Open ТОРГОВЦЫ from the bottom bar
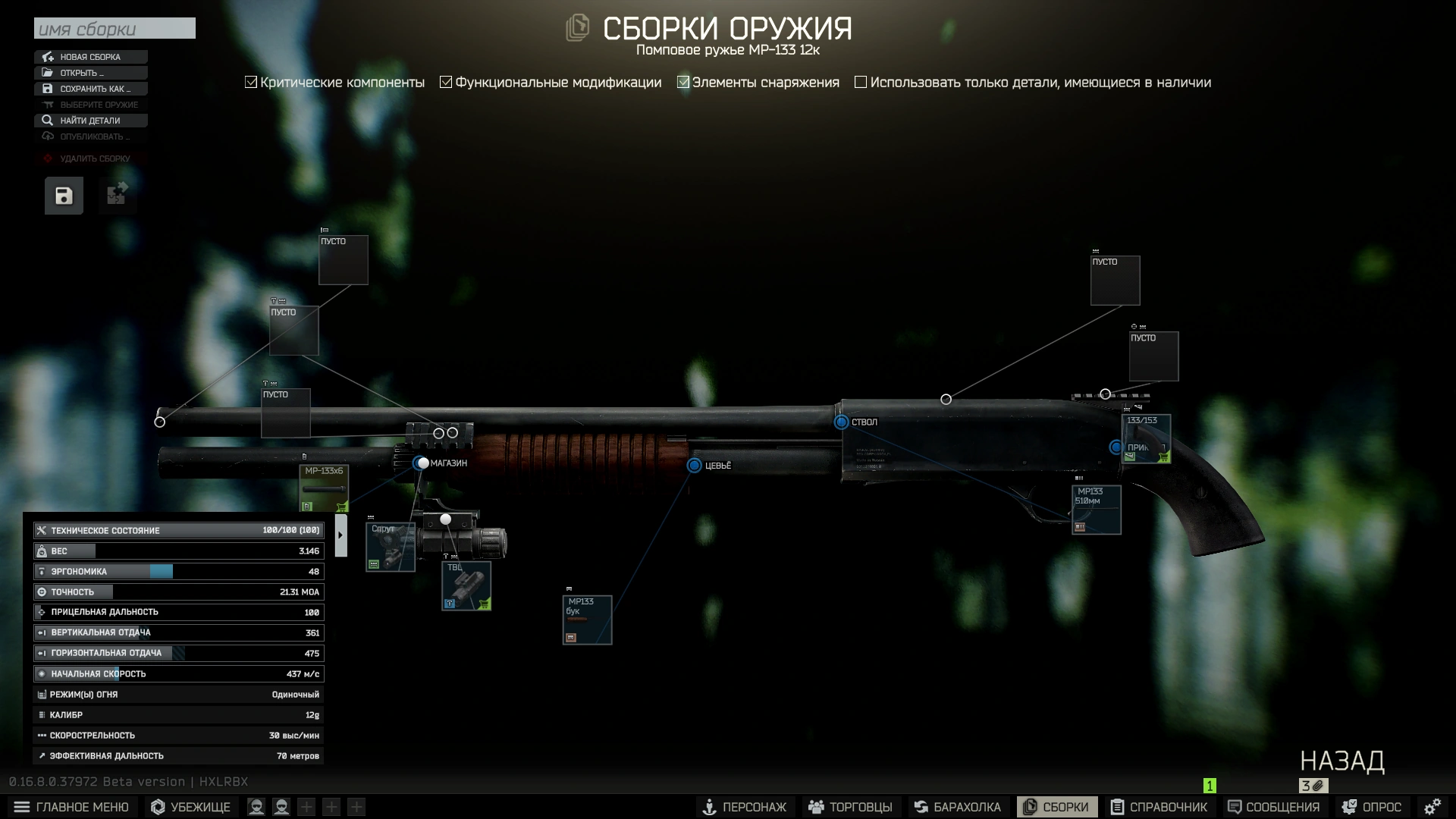The width and height of the screenshot is (1456, 819). point(851,807)
